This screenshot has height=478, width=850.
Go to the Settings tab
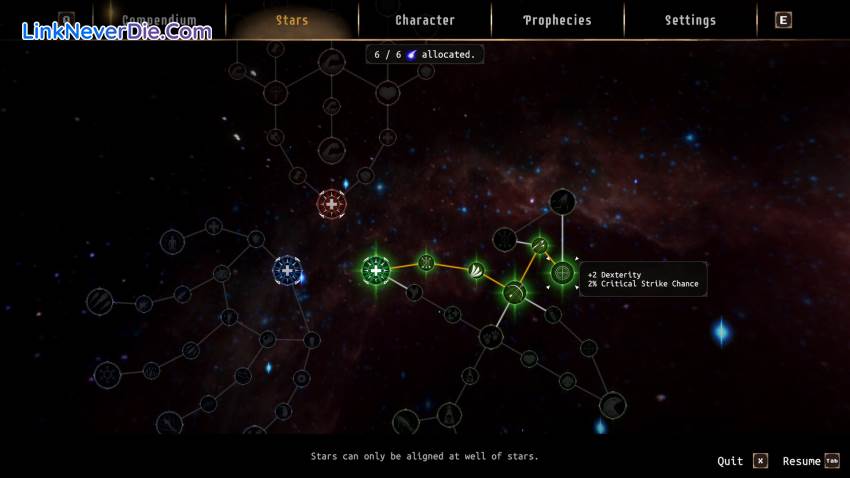tap(690, 20)
